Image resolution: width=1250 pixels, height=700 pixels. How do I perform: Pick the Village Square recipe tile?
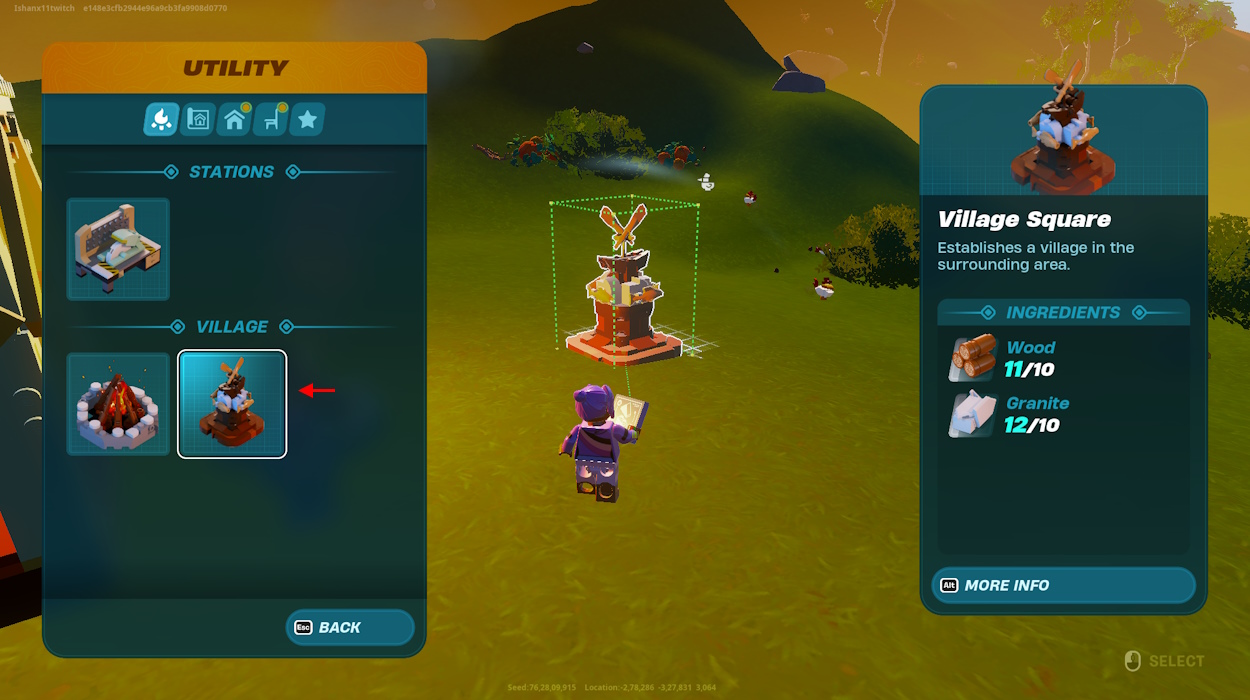point(232,404)
